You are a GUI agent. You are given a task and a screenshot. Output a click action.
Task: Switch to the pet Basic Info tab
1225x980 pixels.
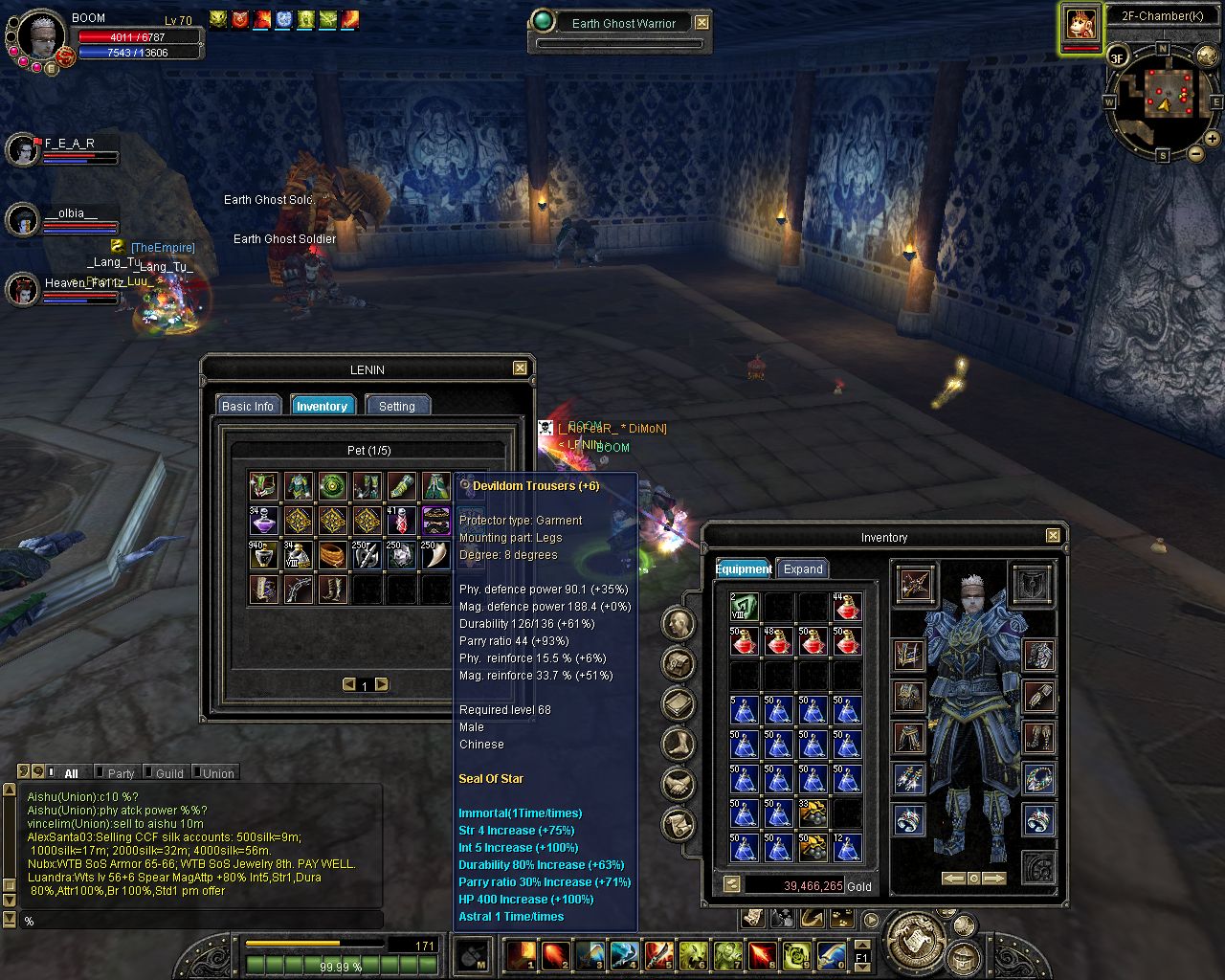point(248,406)
